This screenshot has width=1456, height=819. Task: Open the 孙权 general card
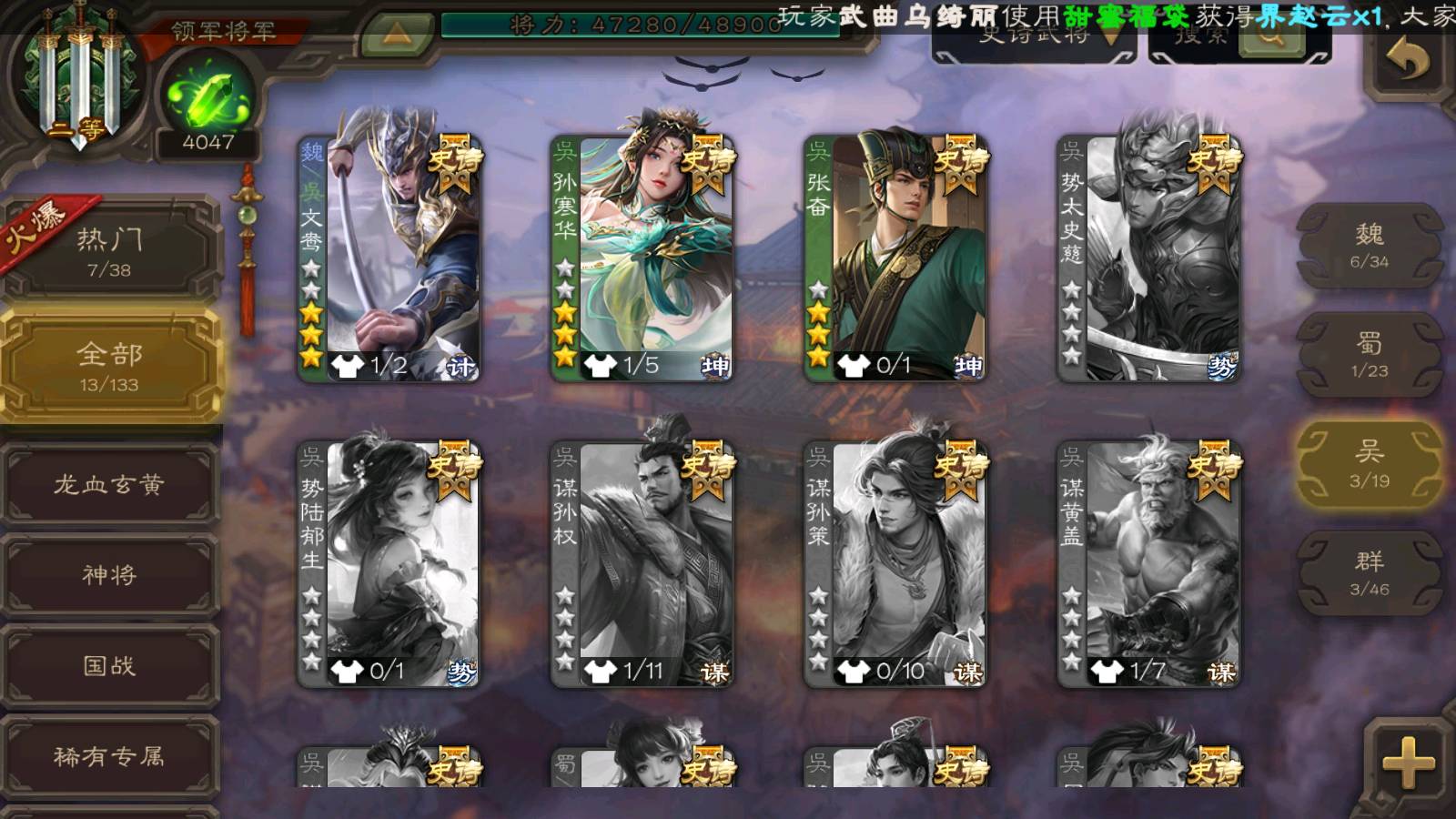(x=643, y=564)
